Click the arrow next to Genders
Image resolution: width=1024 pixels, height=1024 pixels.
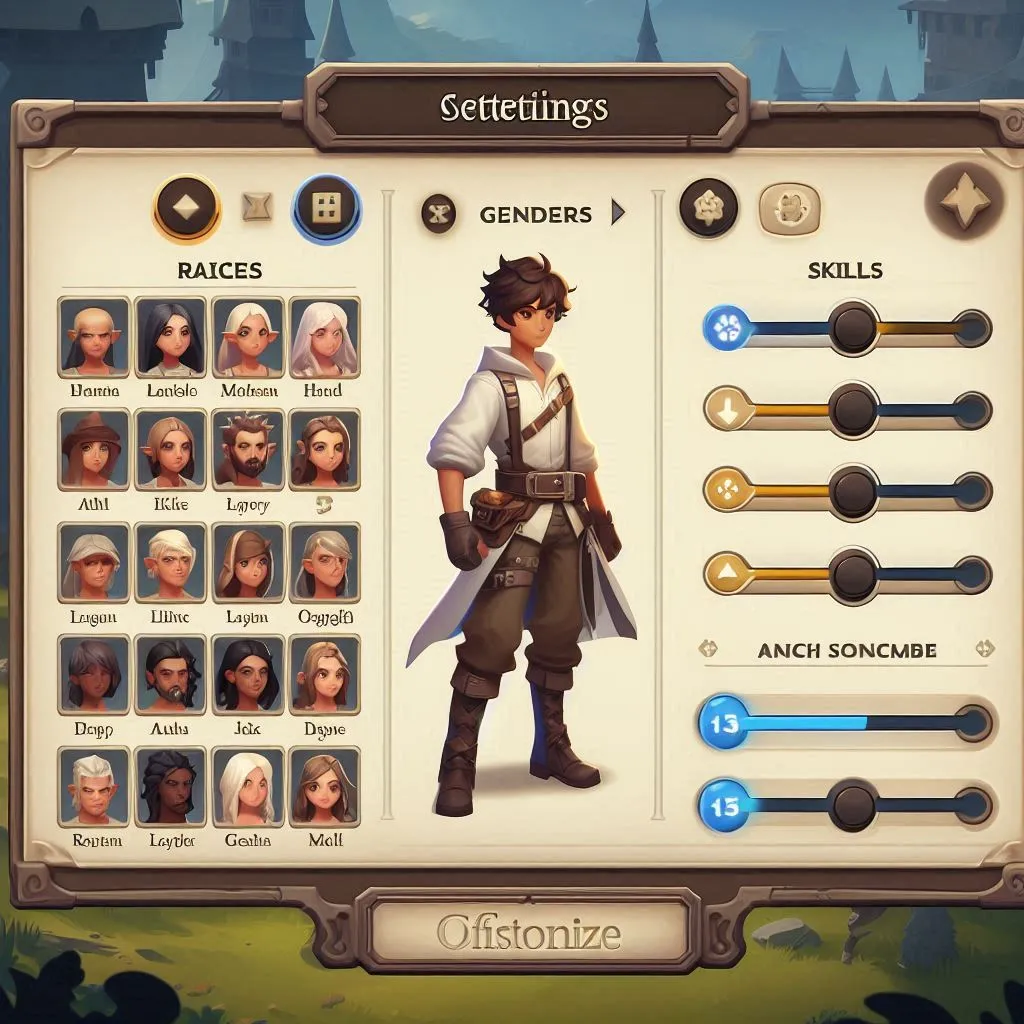pyautogui.click(x=617, y=213)
